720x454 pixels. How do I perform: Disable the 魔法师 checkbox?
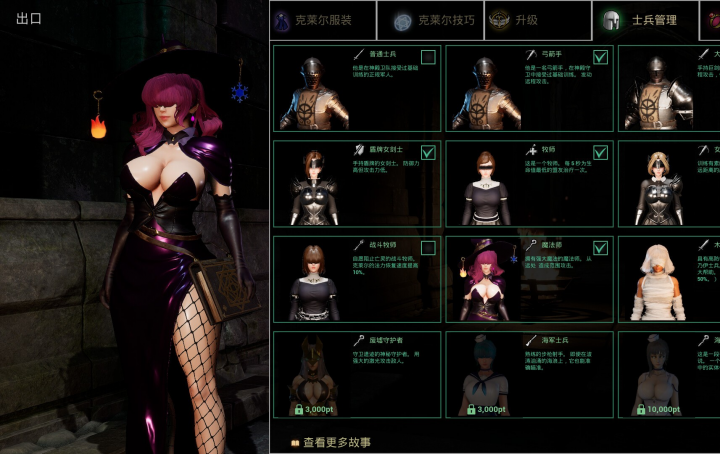[x=600, y=248]
